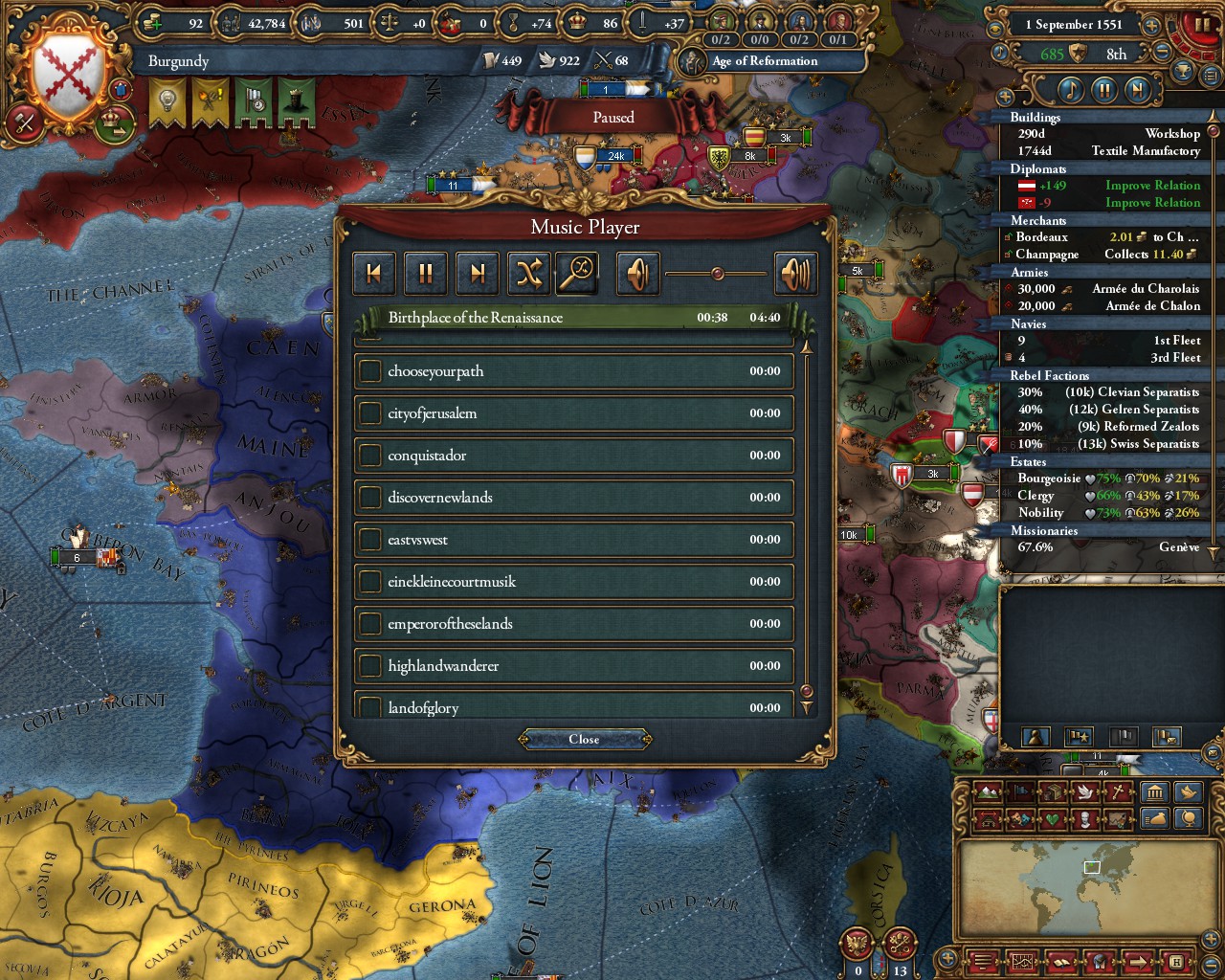Toggle shuffle in the Music Player
This screenshot has height=980, width=1225.
(529, 273)
